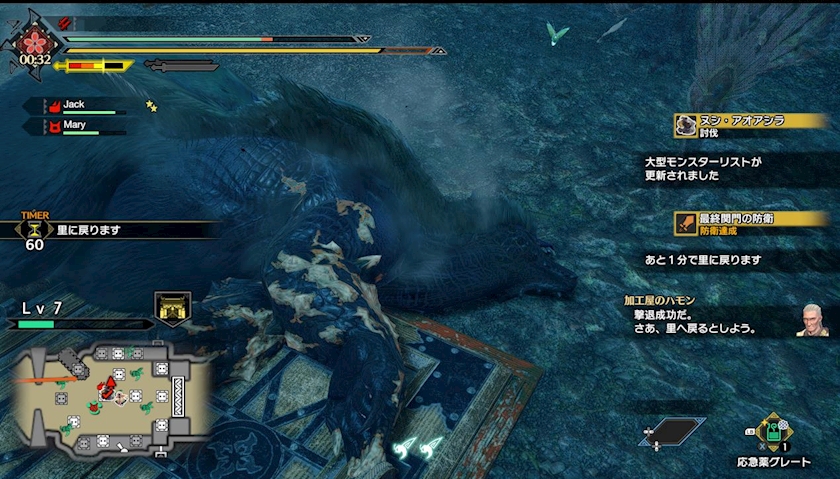Viewport: 840px width, 479px height.
Task: Click the action bar diamond slot
Action: tap(671, 432)
